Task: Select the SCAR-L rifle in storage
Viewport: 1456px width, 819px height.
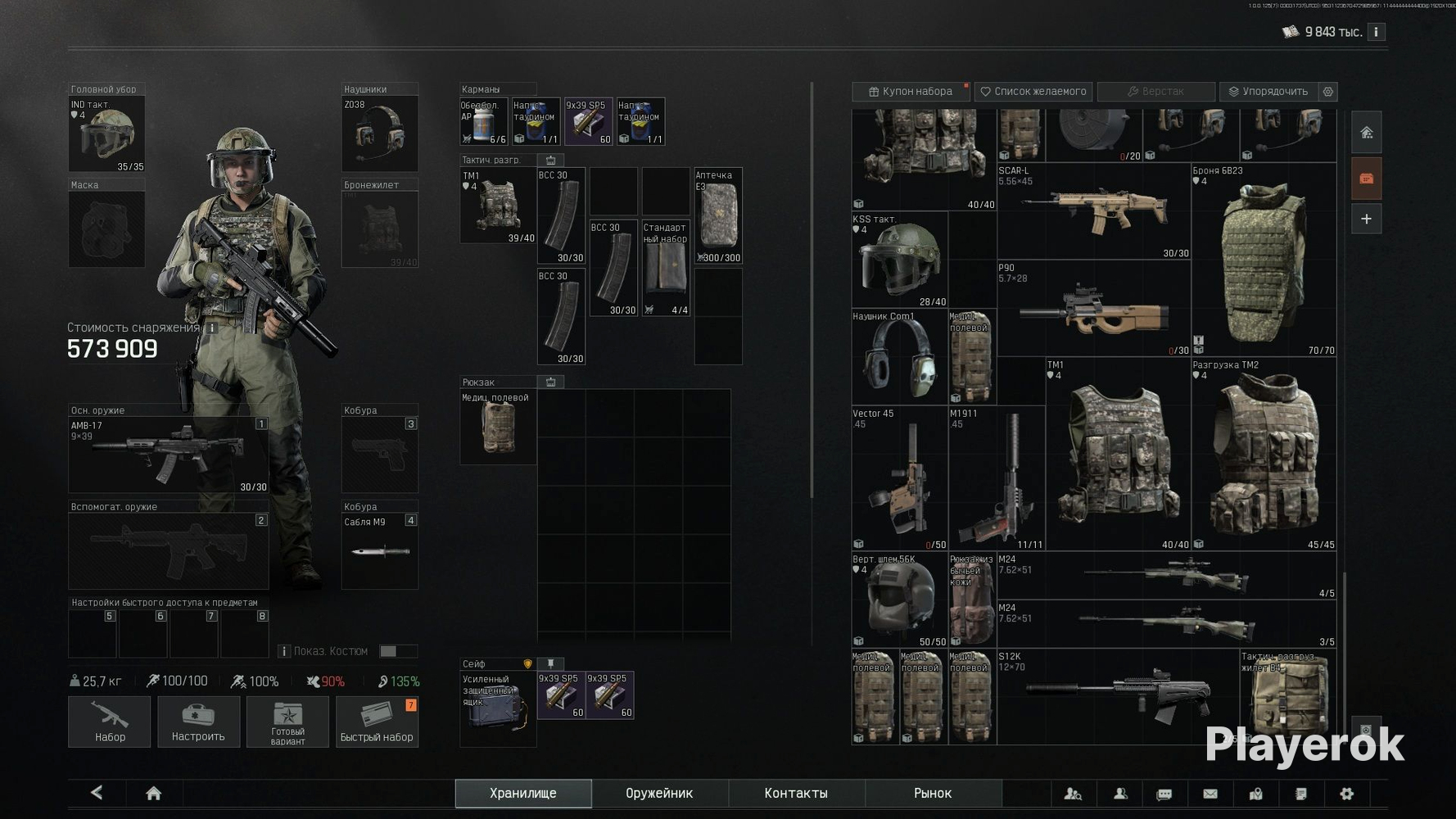Action: [1093, 211]
